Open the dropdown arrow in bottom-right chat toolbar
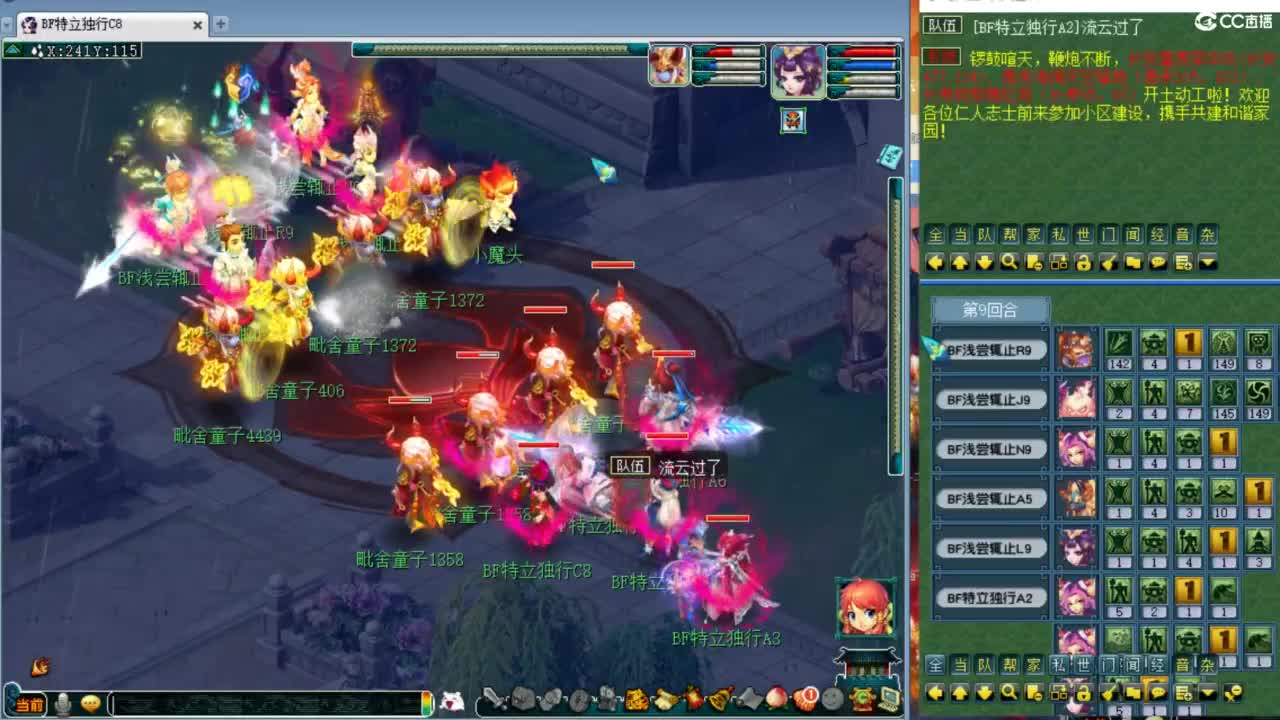 tap(1207, 694)
